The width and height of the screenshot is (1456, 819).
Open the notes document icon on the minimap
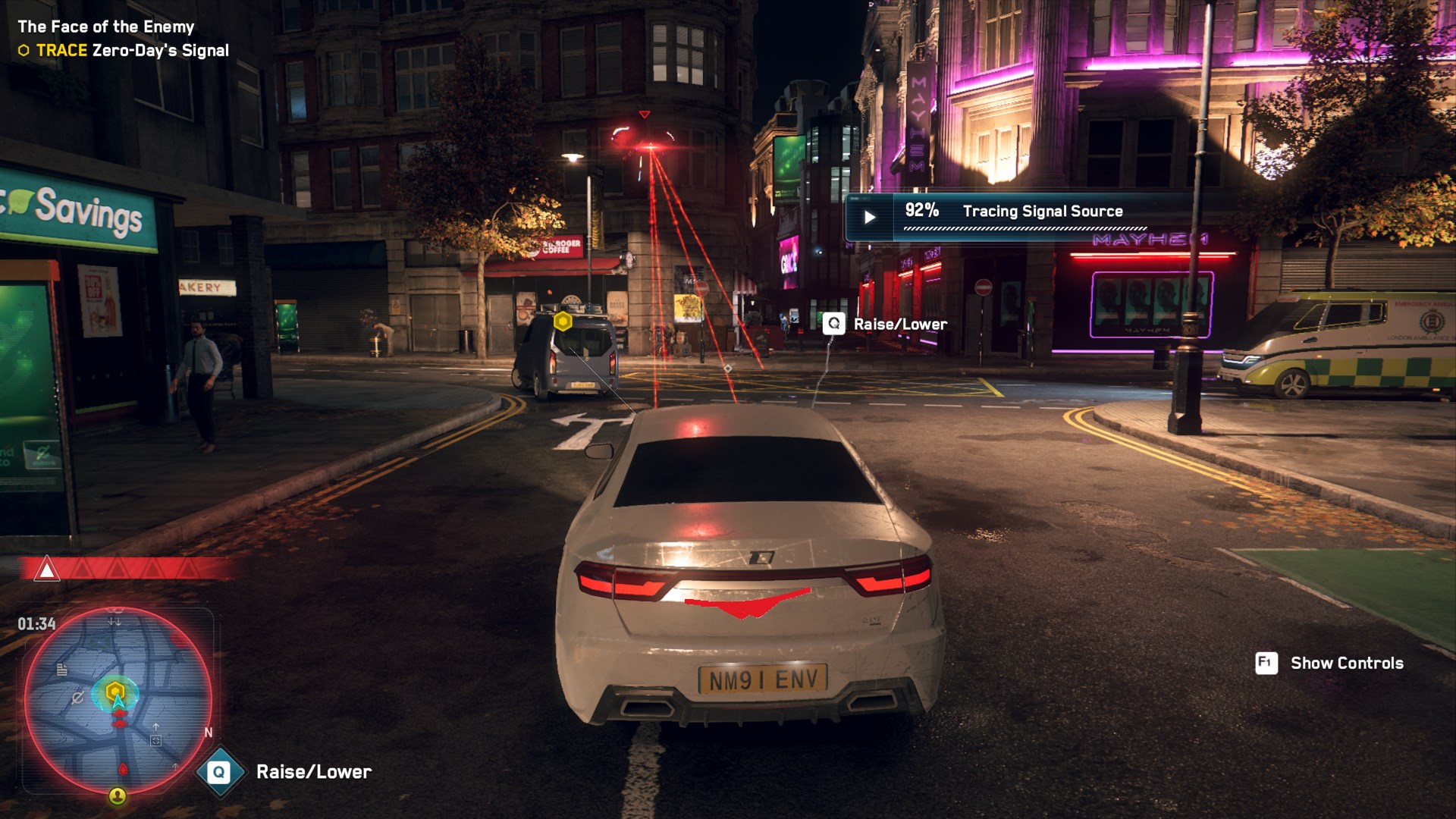tap(62, 670)
